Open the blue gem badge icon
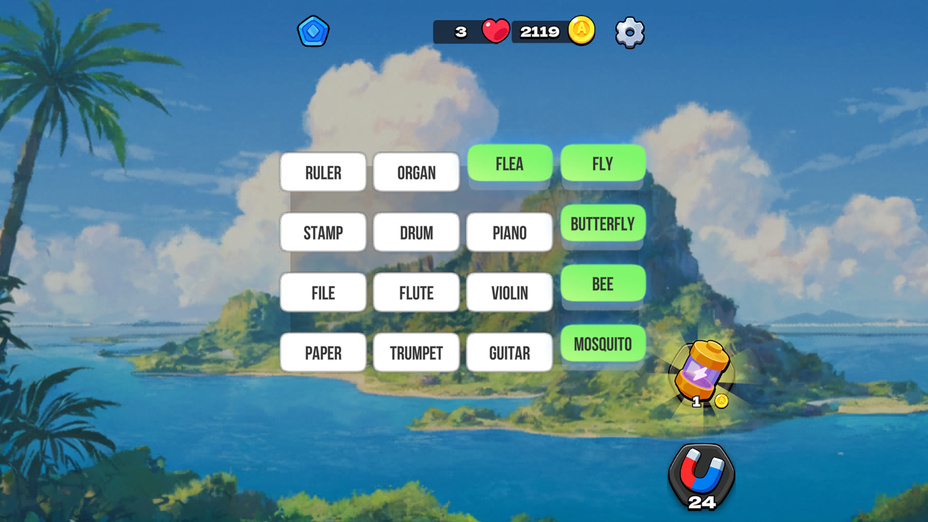This screenshot has height=522, width=928. tap(313, 31)
